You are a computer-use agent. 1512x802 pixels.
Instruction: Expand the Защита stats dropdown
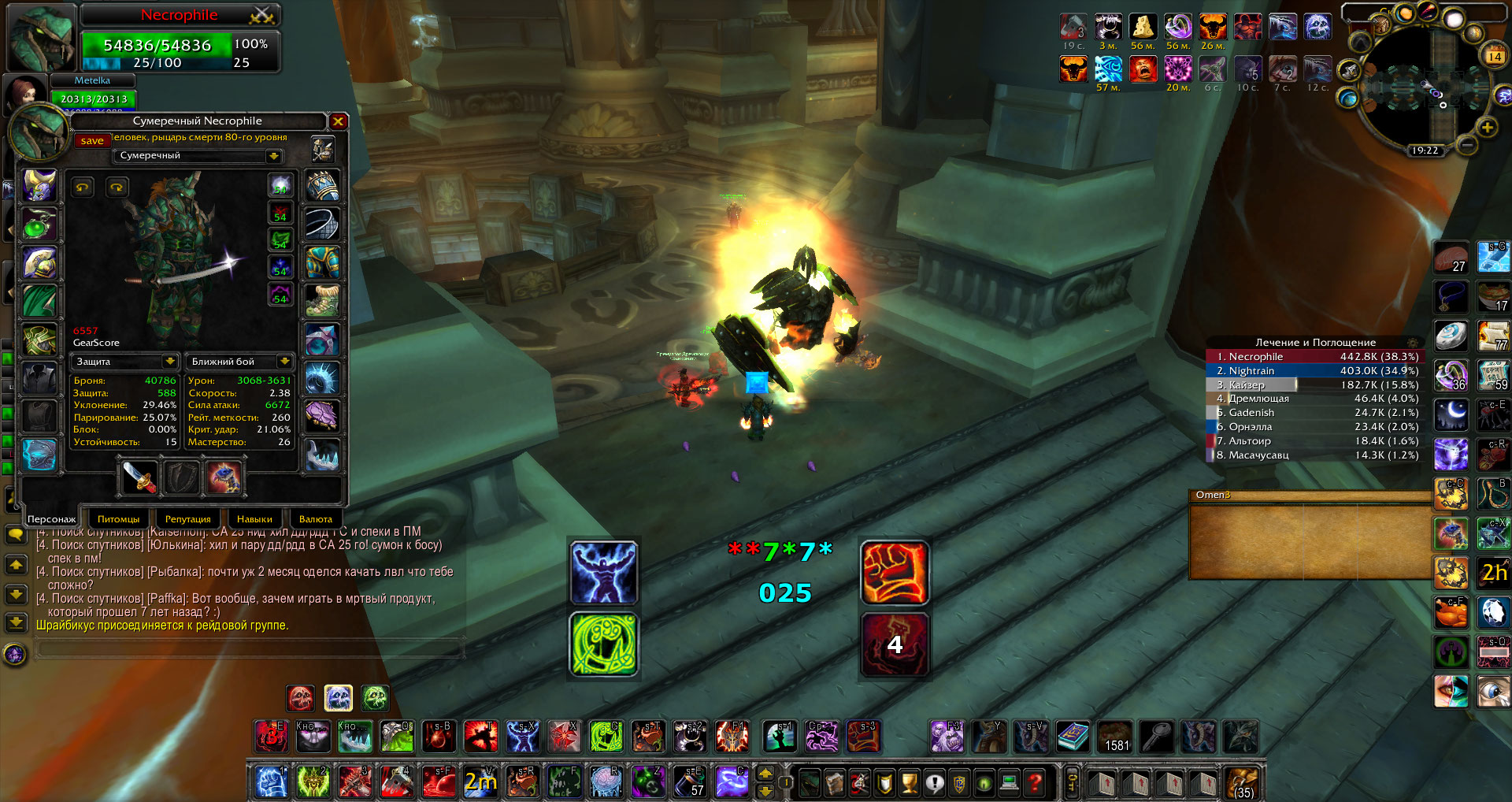pyautogui.click(x=169, y=362)
